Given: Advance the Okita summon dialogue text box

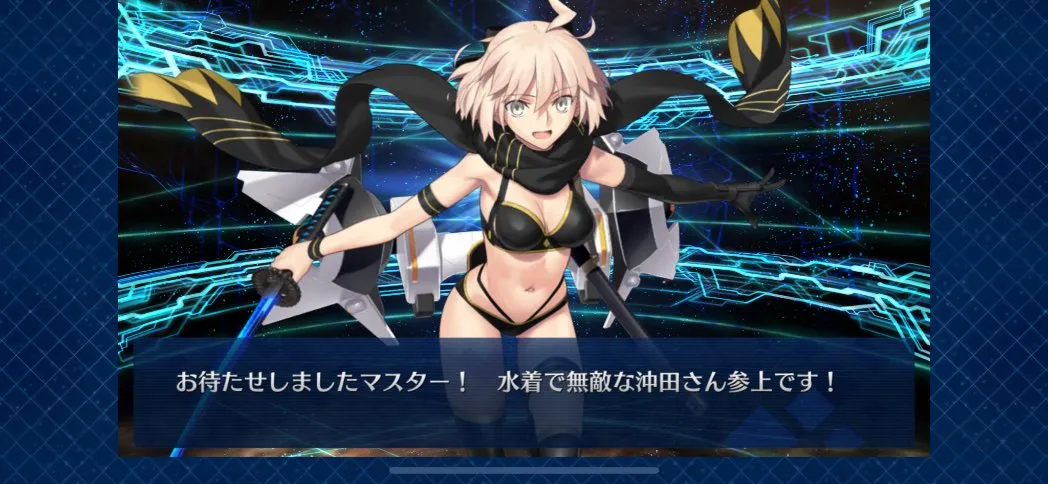Looking at the screenshot, I should click(x=523, y=392).
